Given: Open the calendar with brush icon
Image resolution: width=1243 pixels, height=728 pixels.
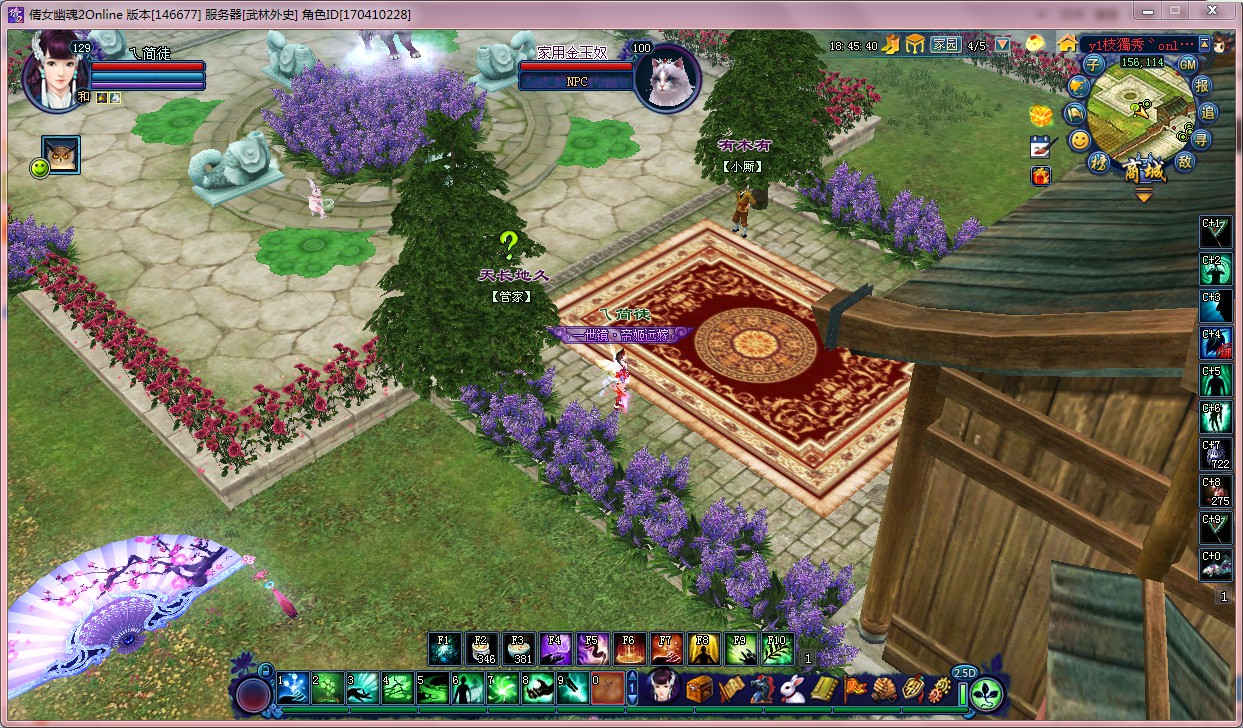Looking at the screenshot, I should tap(1042, 146).
